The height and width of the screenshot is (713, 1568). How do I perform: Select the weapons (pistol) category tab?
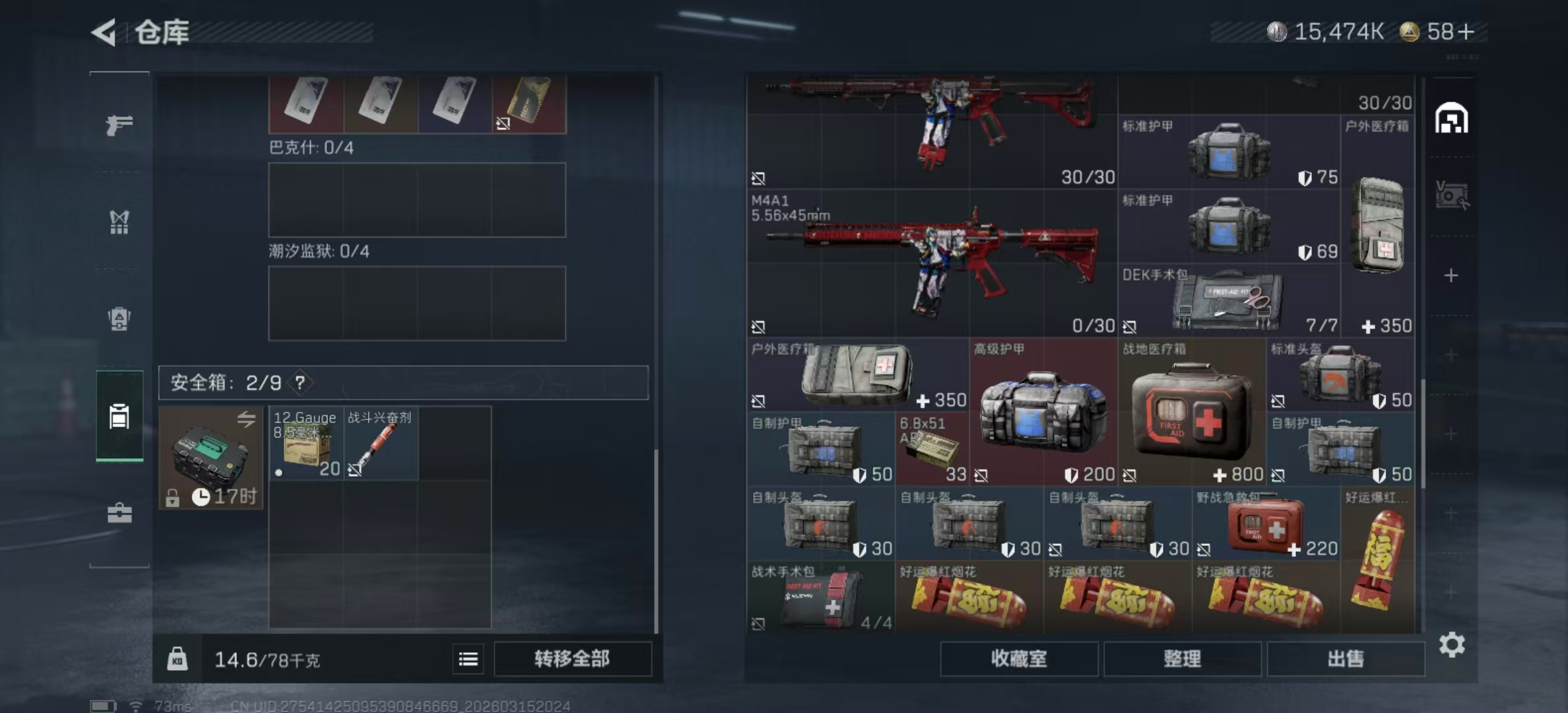click(x=119, y=125)
